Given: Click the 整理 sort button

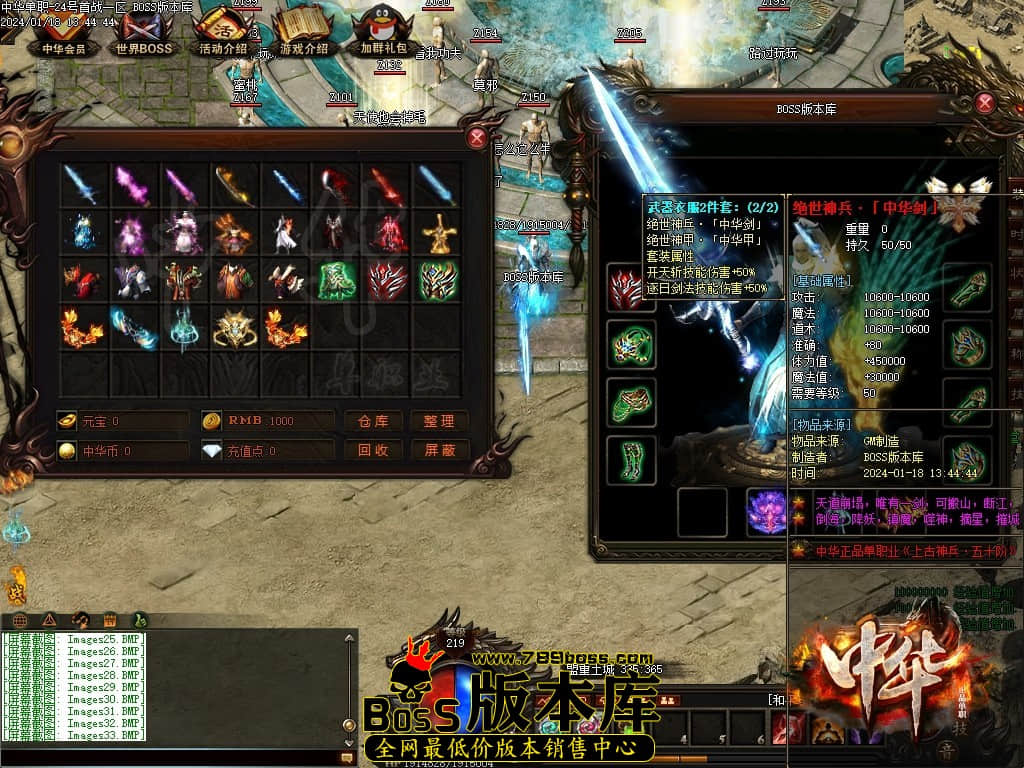Looking at the screenshot, I should [439, 421].
